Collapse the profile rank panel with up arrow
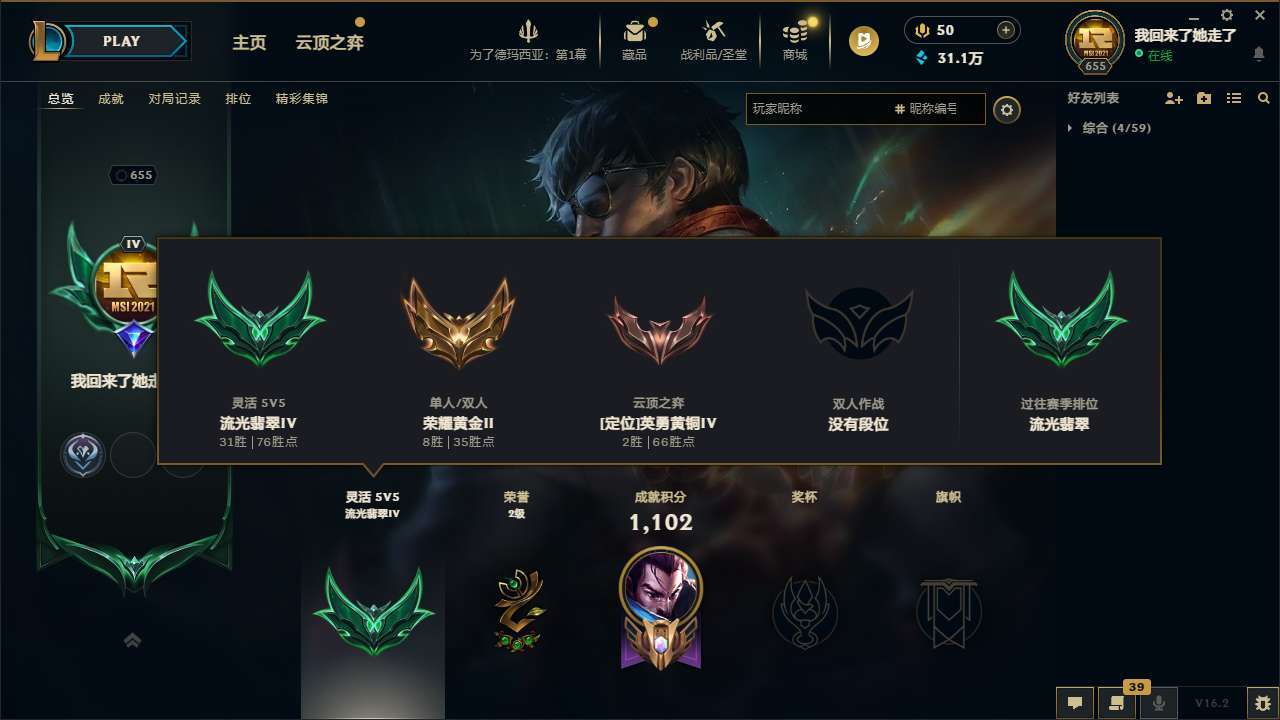Viewport: 1280px width, 720px height. 133,640
